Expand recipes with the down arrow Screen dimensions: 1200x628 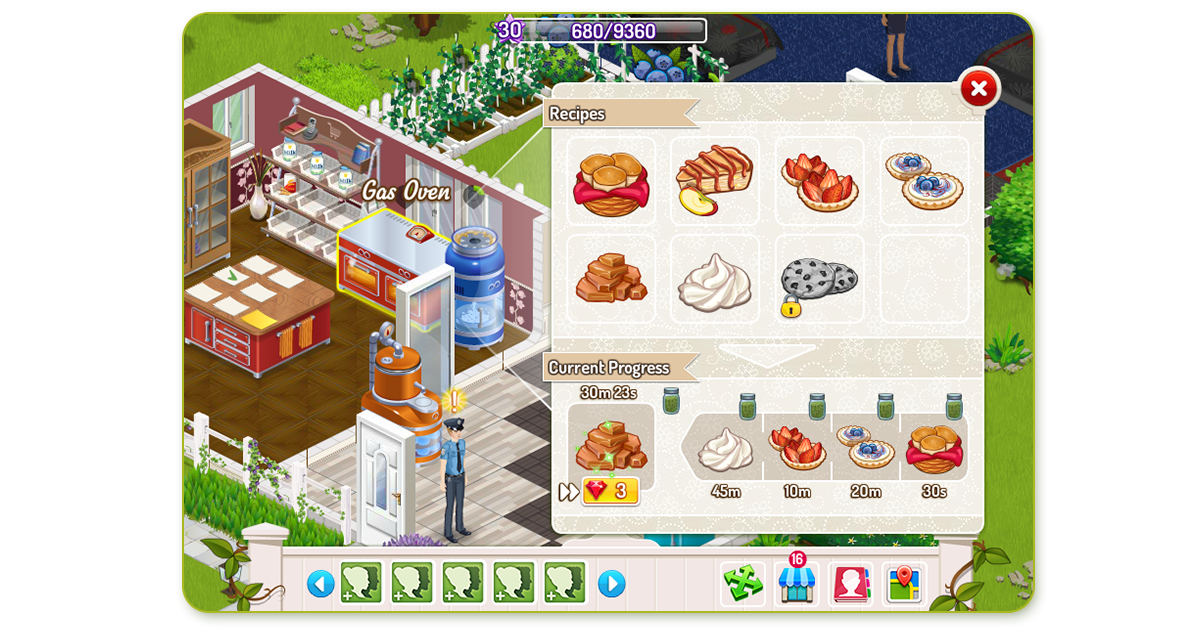767,354
